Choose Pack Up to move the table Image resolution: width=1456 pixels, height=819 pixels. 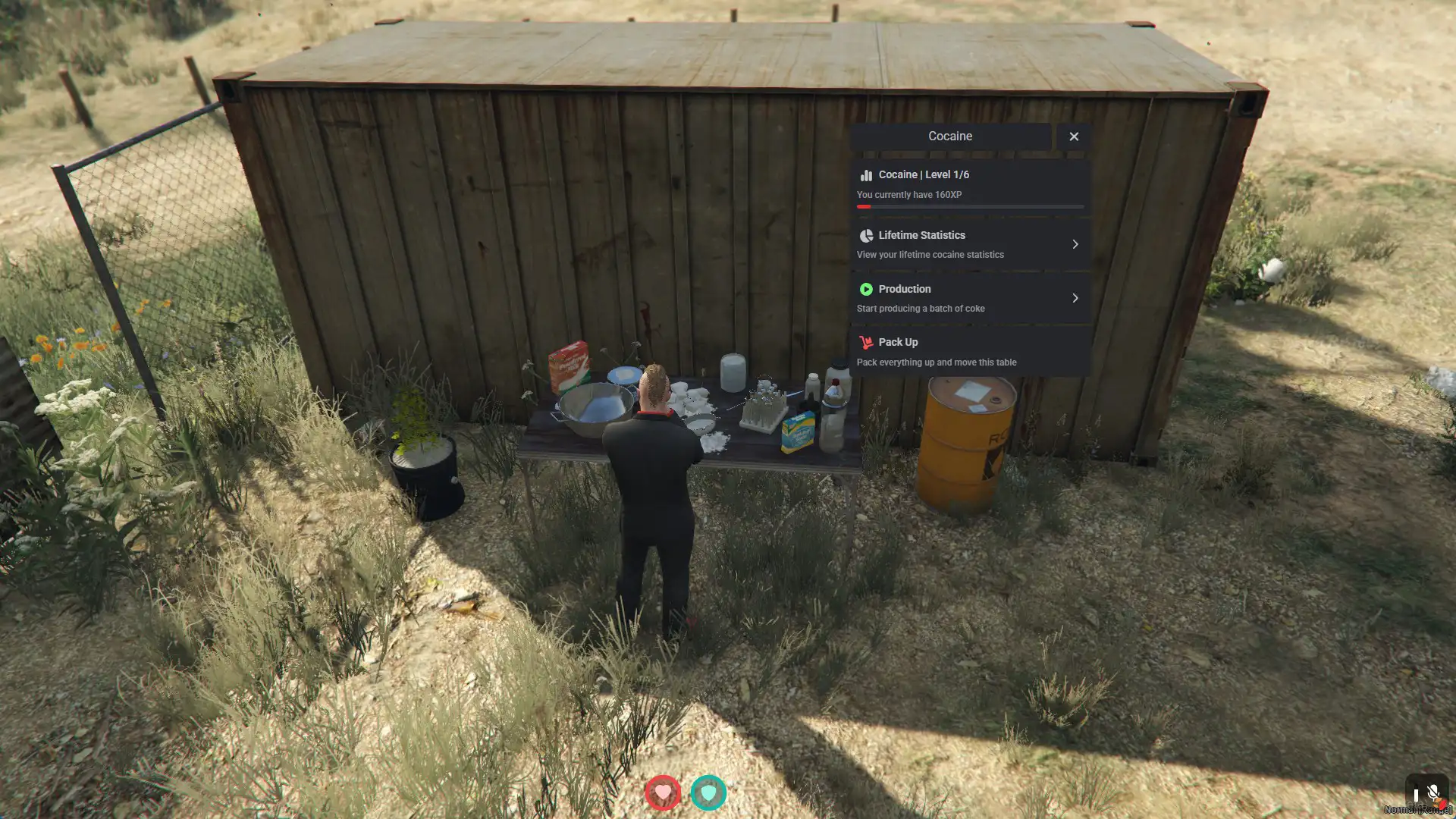970,352
